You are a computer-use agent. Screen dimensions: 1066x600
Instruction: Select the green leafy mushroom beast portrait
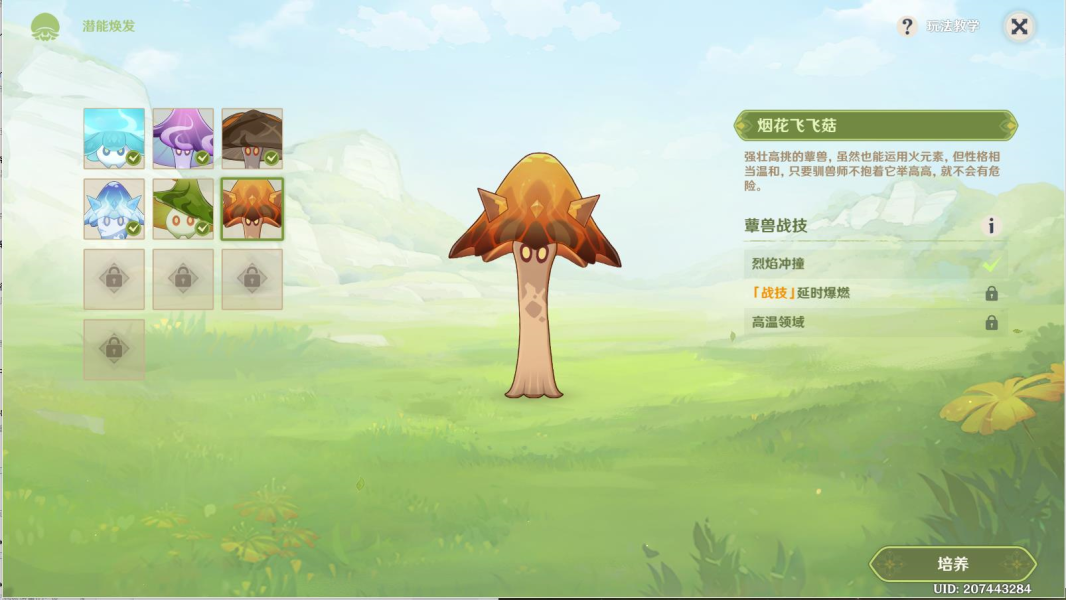tap(183, 208)
